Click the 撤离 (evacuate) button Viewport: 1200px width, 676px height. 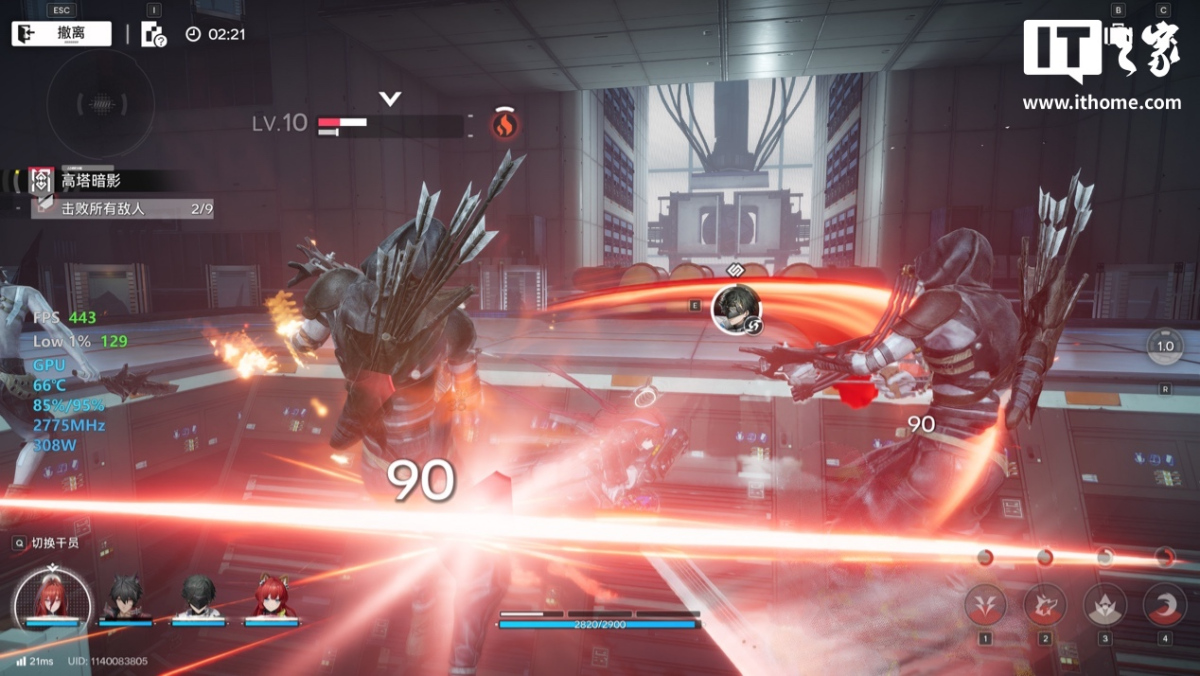[x=61, y=33]
